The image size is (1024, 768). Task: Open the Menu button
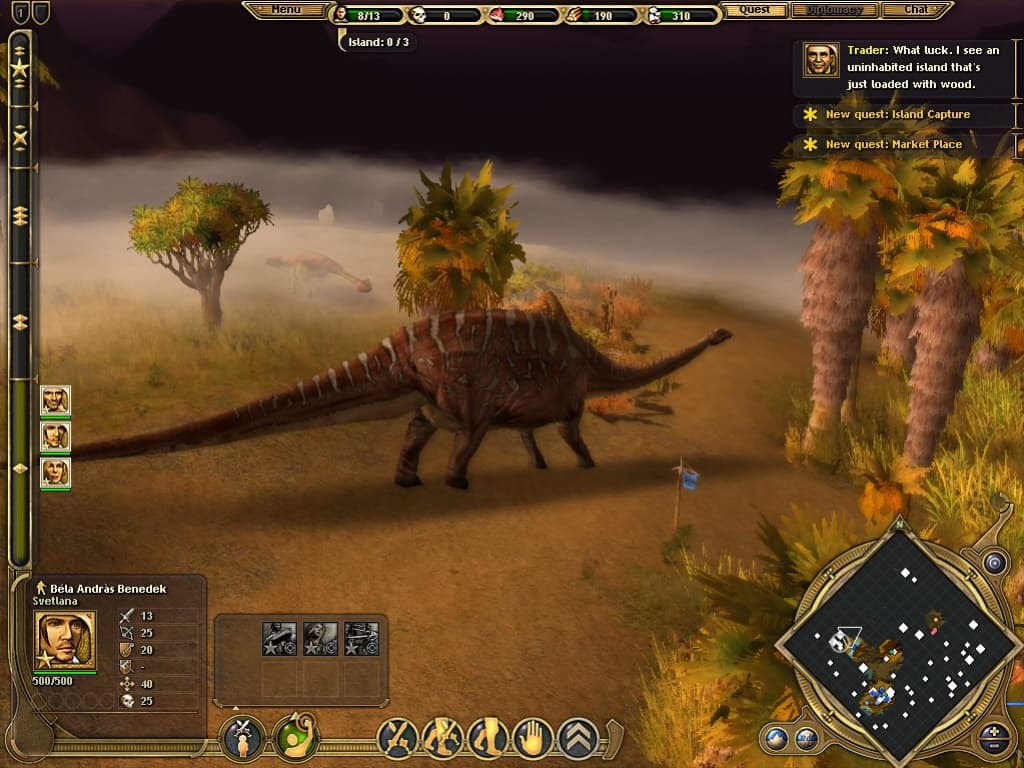click(x=286, y=10)
